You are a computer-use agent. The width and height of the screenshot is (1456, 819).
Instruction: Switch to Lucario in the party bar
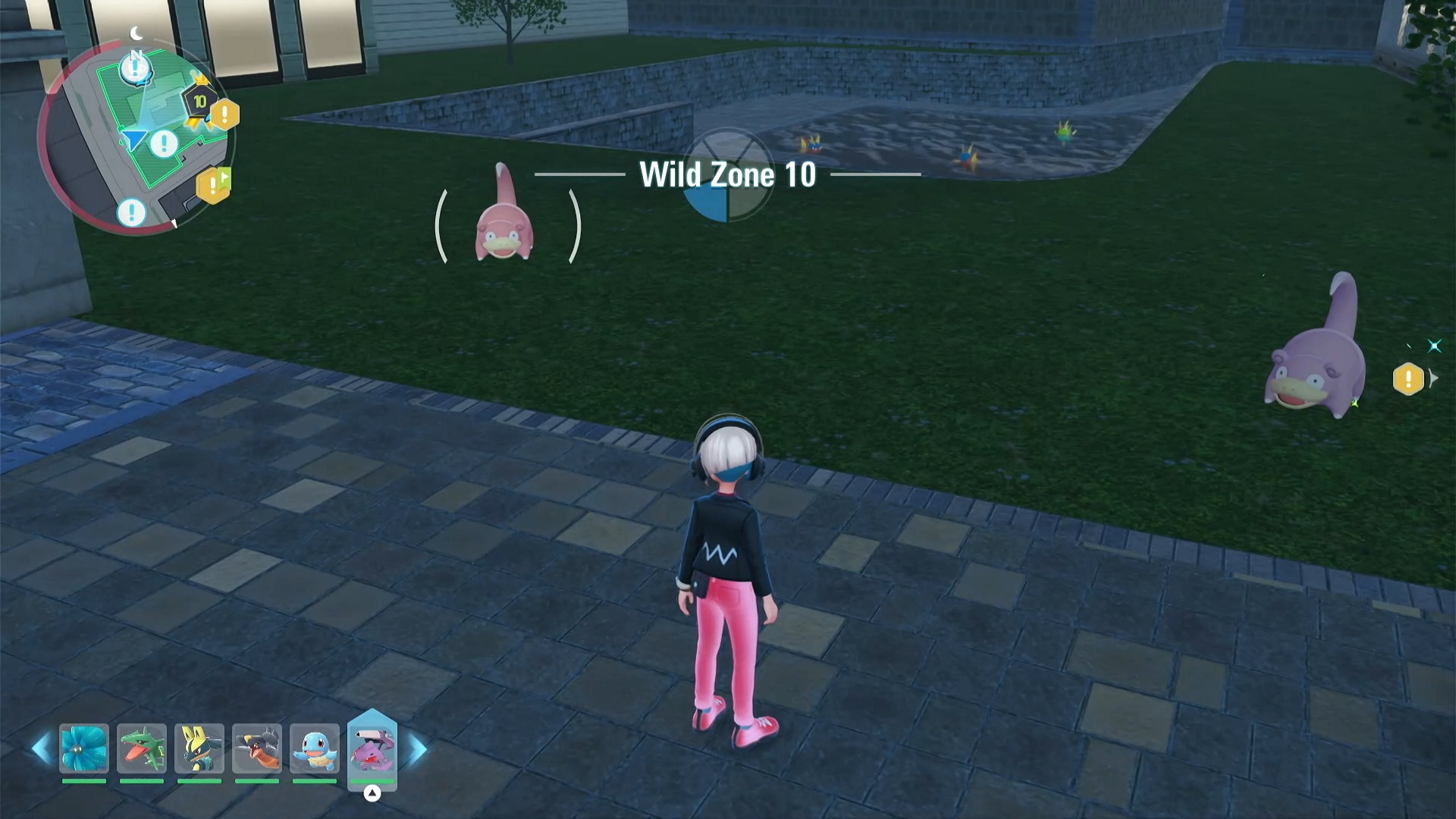(199, 748)
